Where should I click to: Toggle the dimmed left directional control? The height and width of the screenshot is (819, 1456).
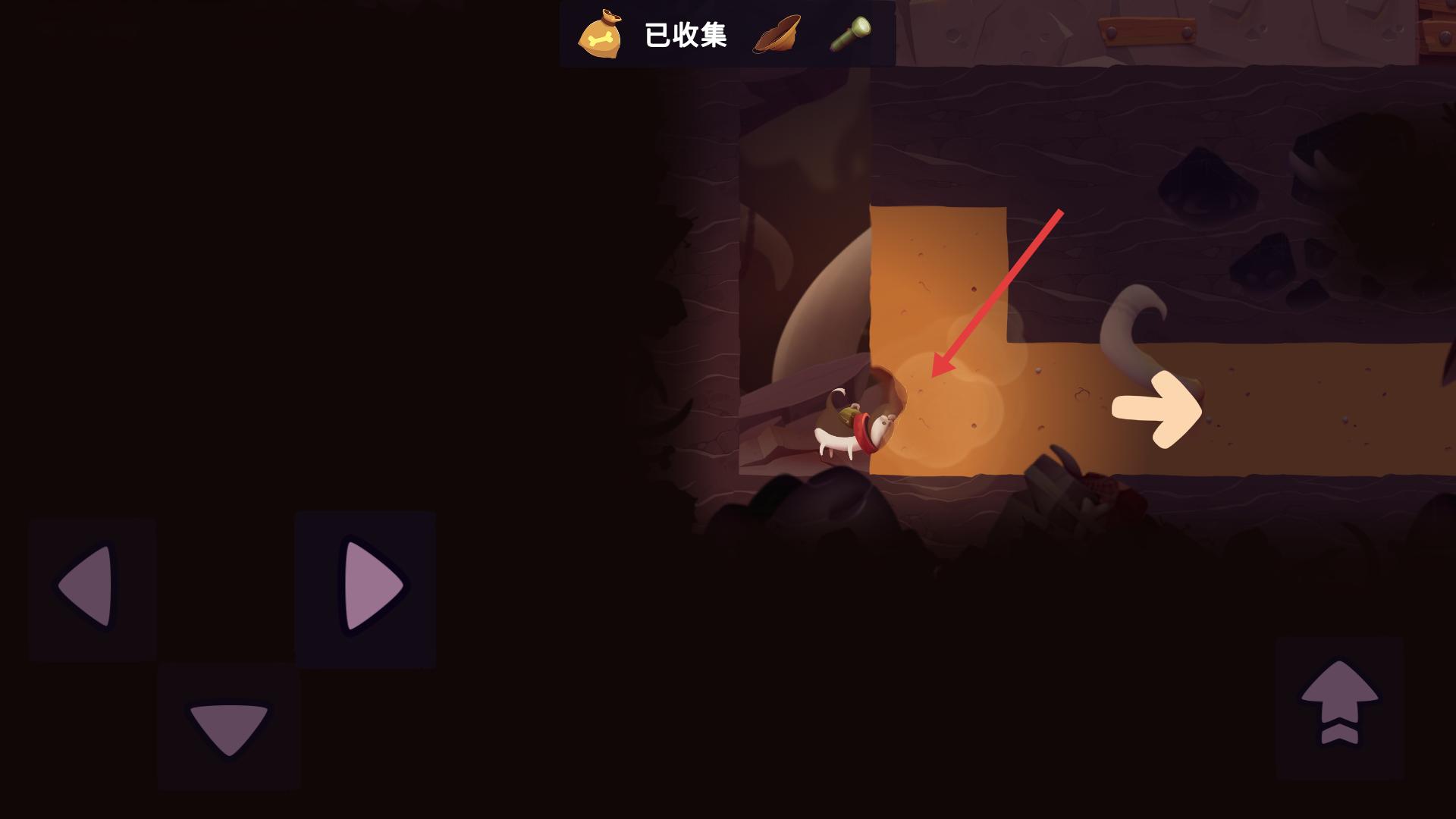(91, 588)
